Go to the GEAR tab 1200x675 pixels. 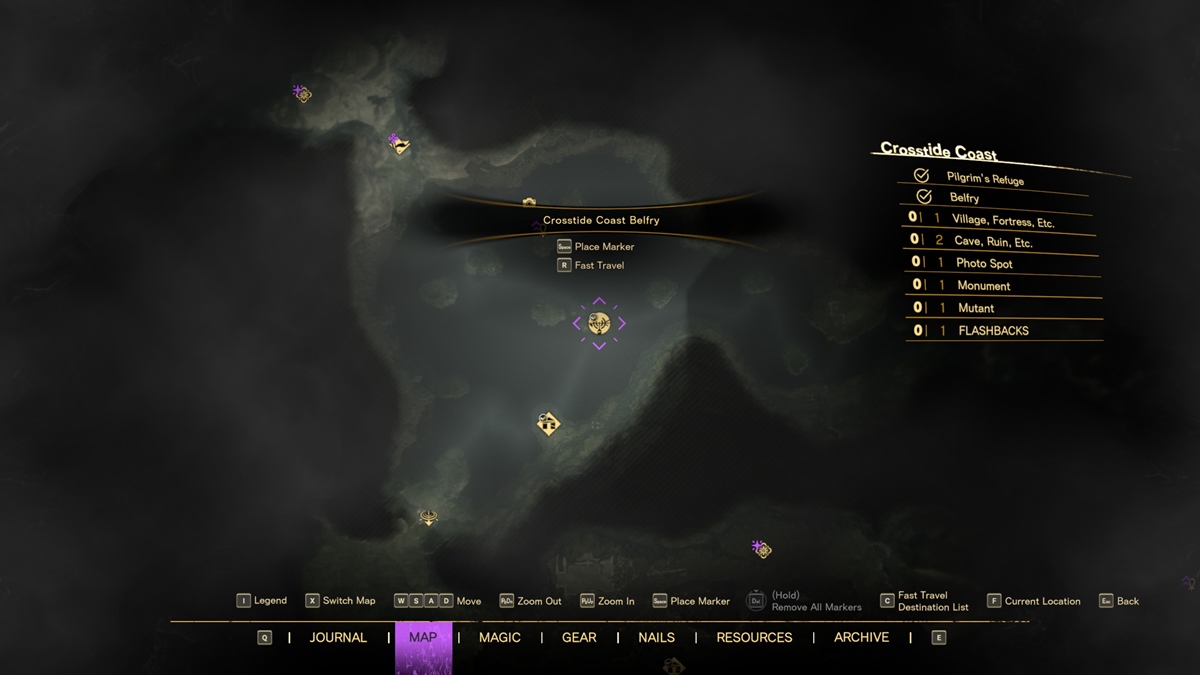[579, 638]
